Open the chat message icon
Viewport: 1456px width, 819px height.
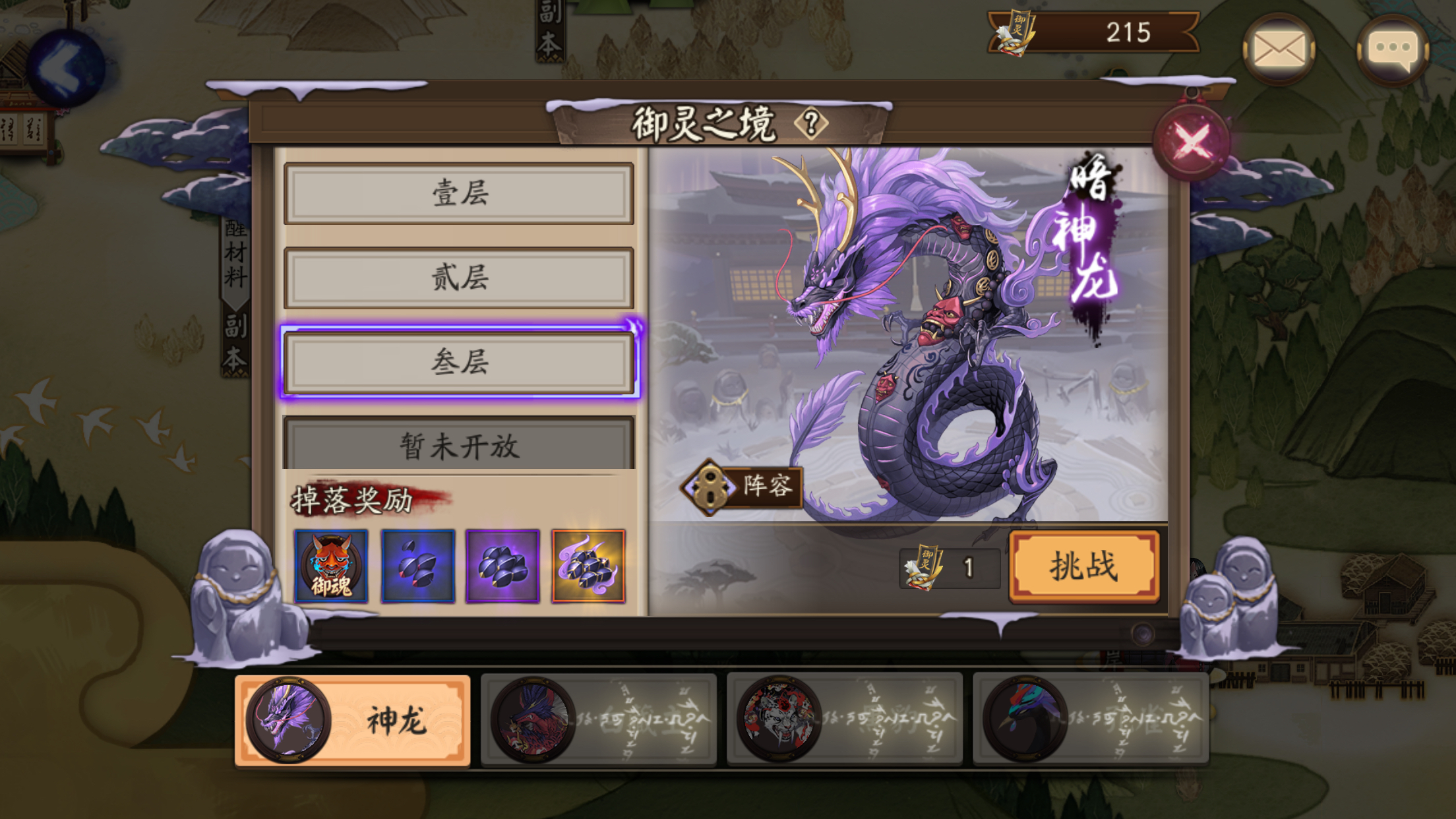click(1393, 47)
